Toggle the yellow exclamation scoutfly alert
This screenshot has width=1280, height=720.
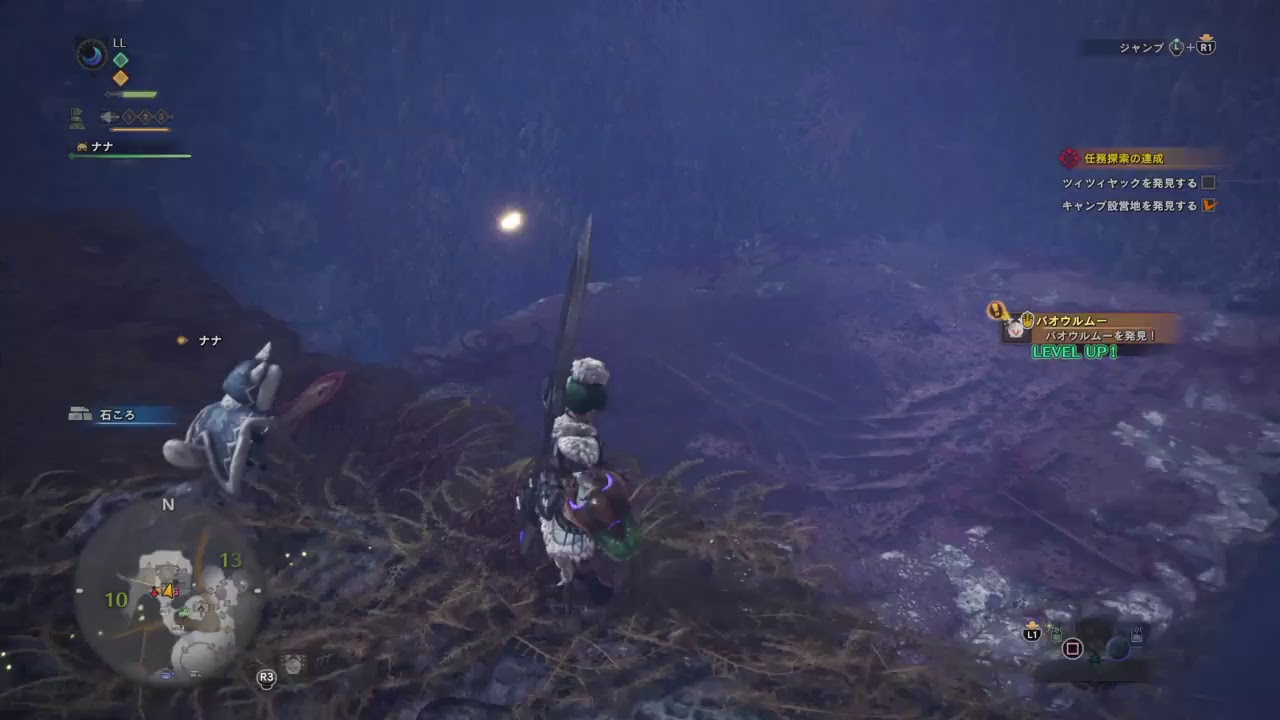click(996, 309)
